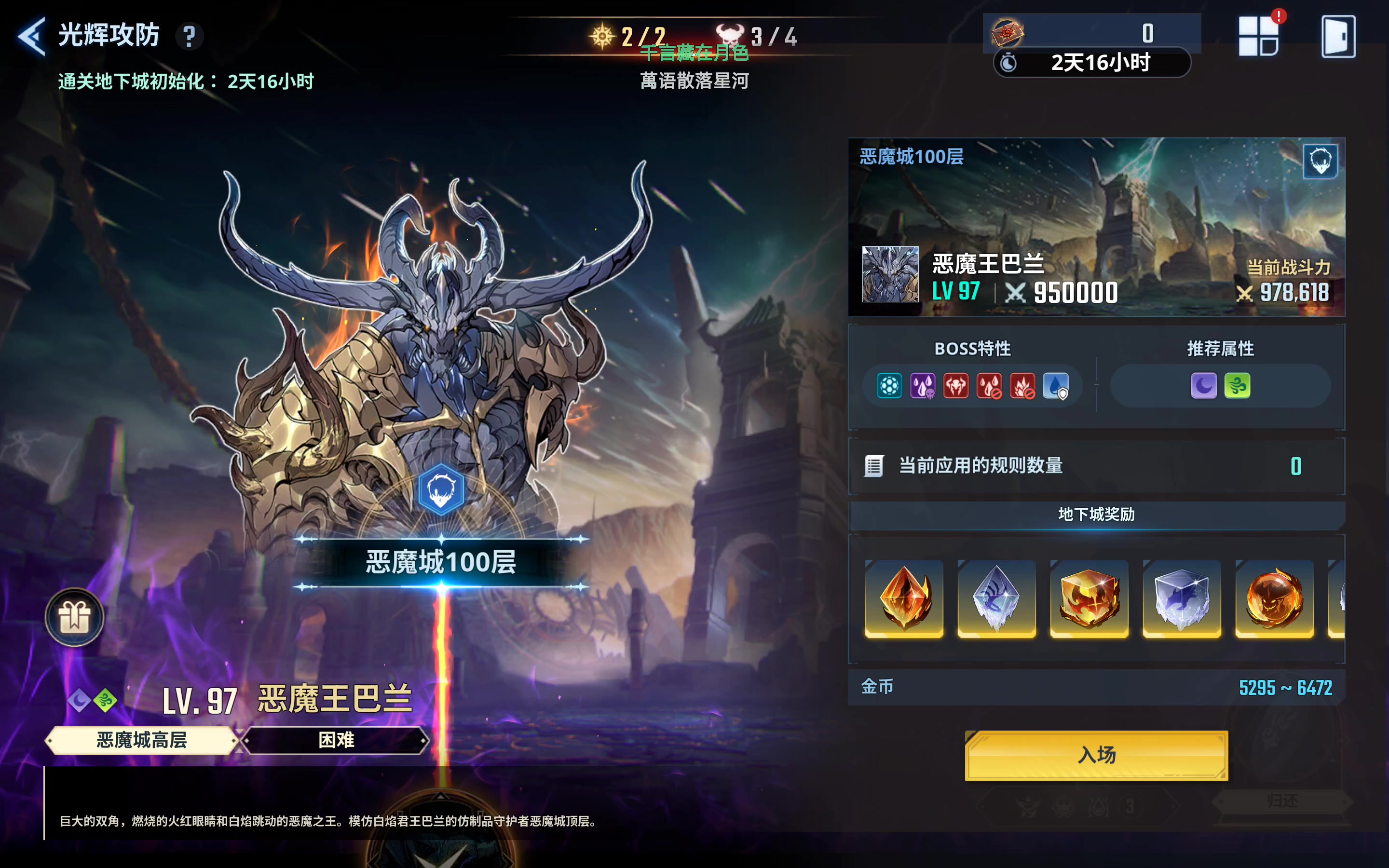Select the purple moon recommended attribute icon

pyautogui.click(x=1205, y=386)
